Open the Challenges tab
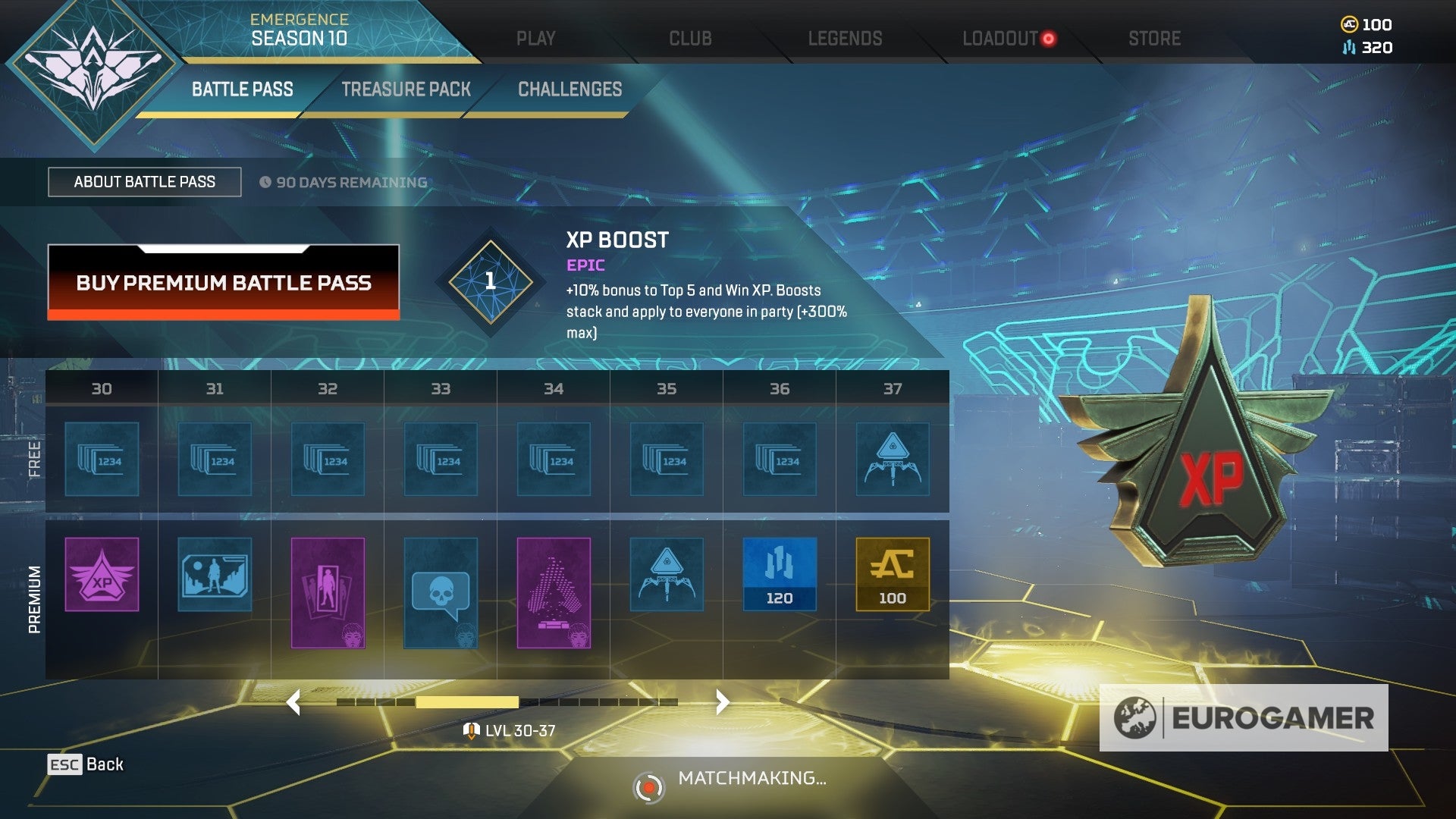The image size is (1456, 819). click(x=568, y=89)
